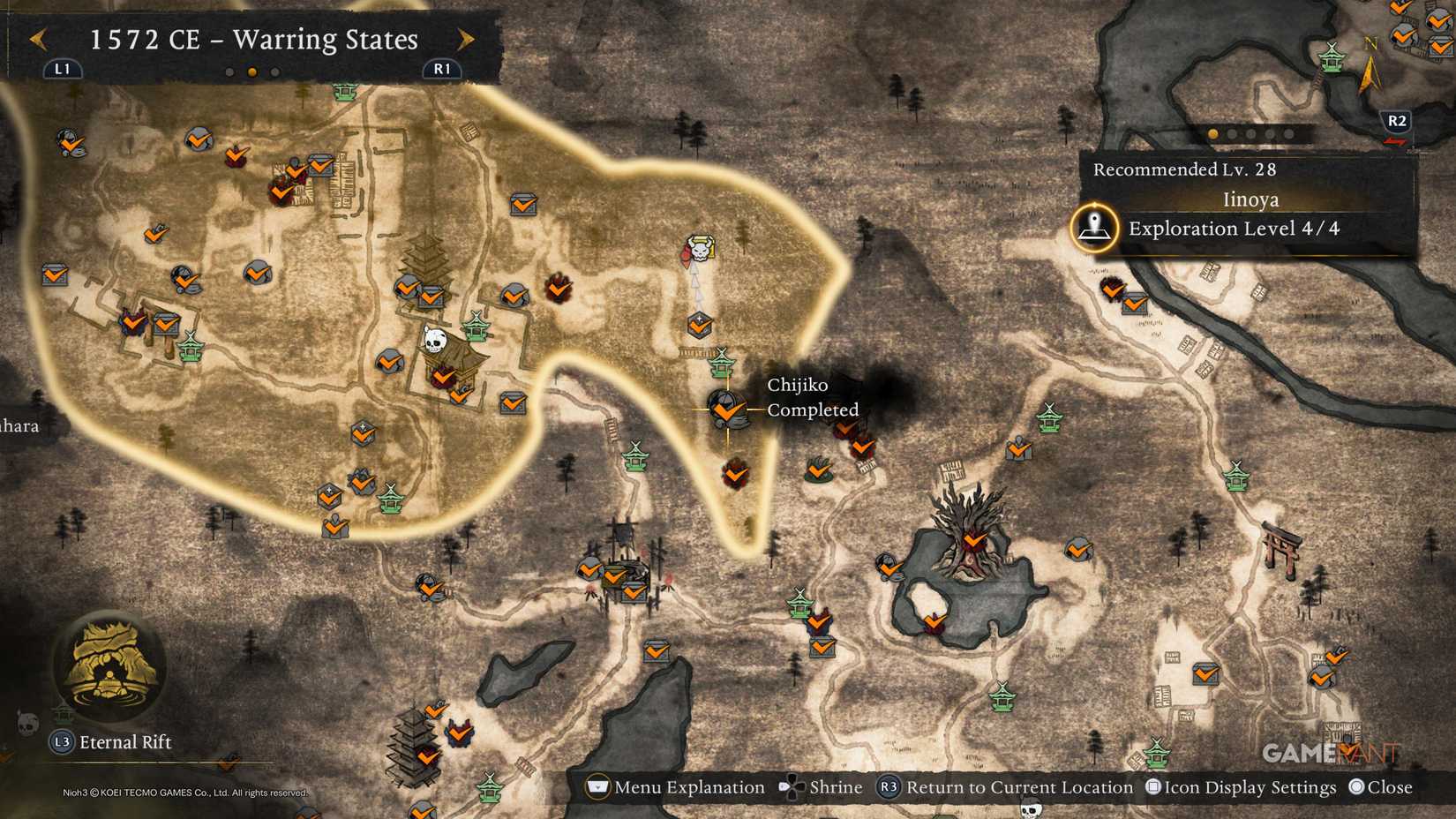Image resolution: width=1456 pixels, height=819 pixels.
Task: Click the right chevron to view the next era
Action: point(465,40)
